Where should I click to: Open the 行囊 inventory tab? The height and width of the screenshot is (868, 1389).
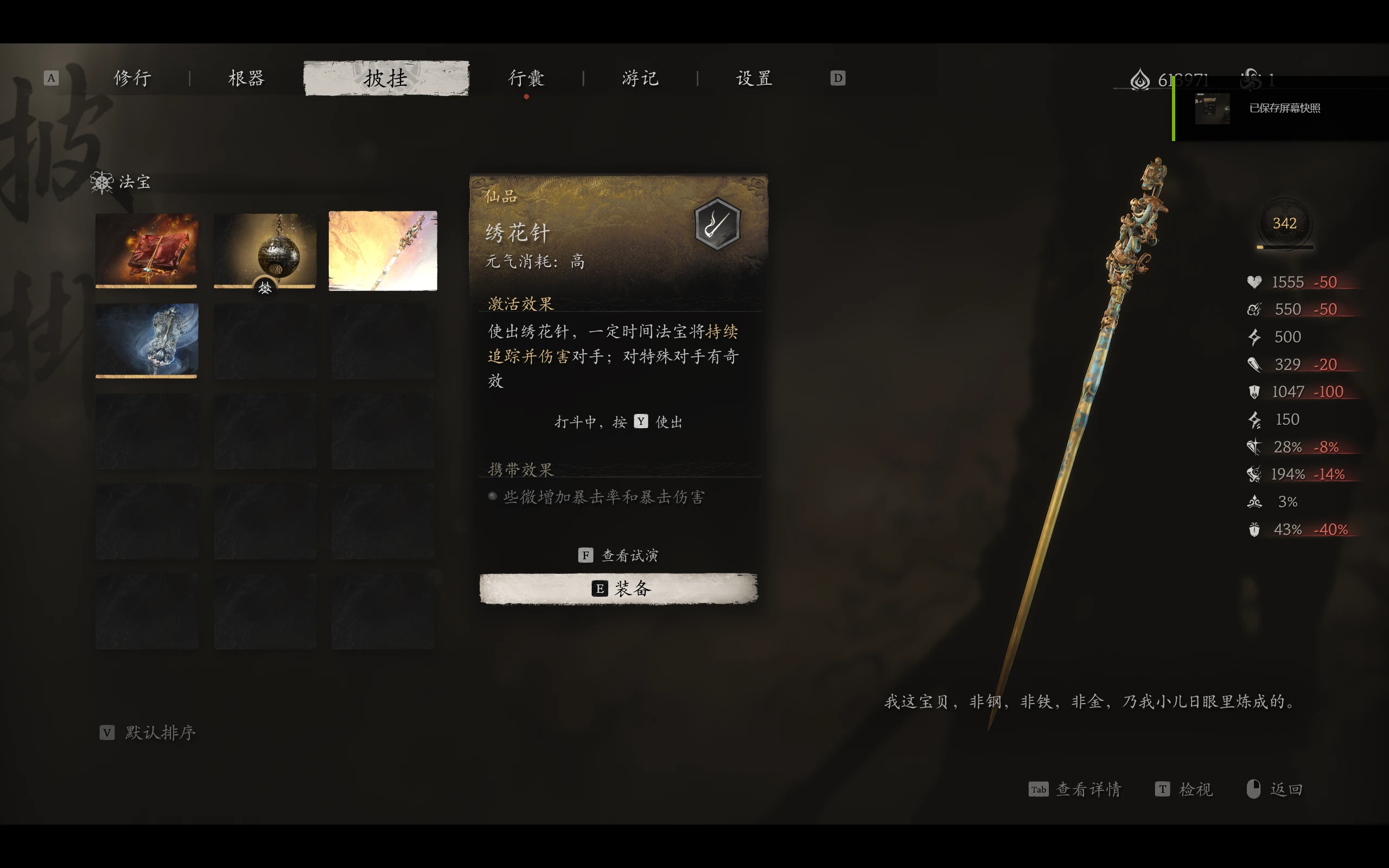(526, 78)
